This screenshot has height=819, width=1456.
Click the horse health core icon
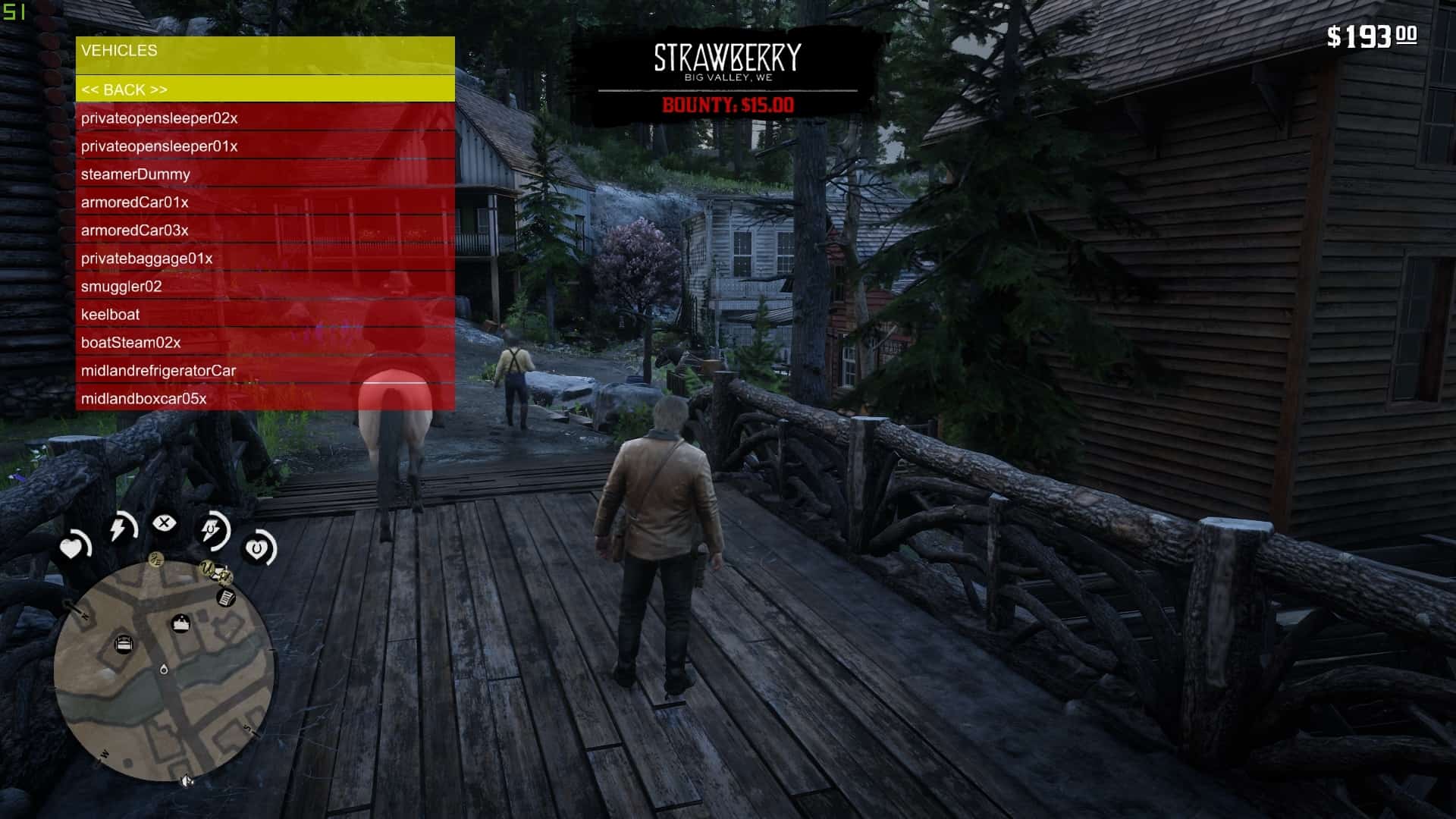(x=257, y=548)
